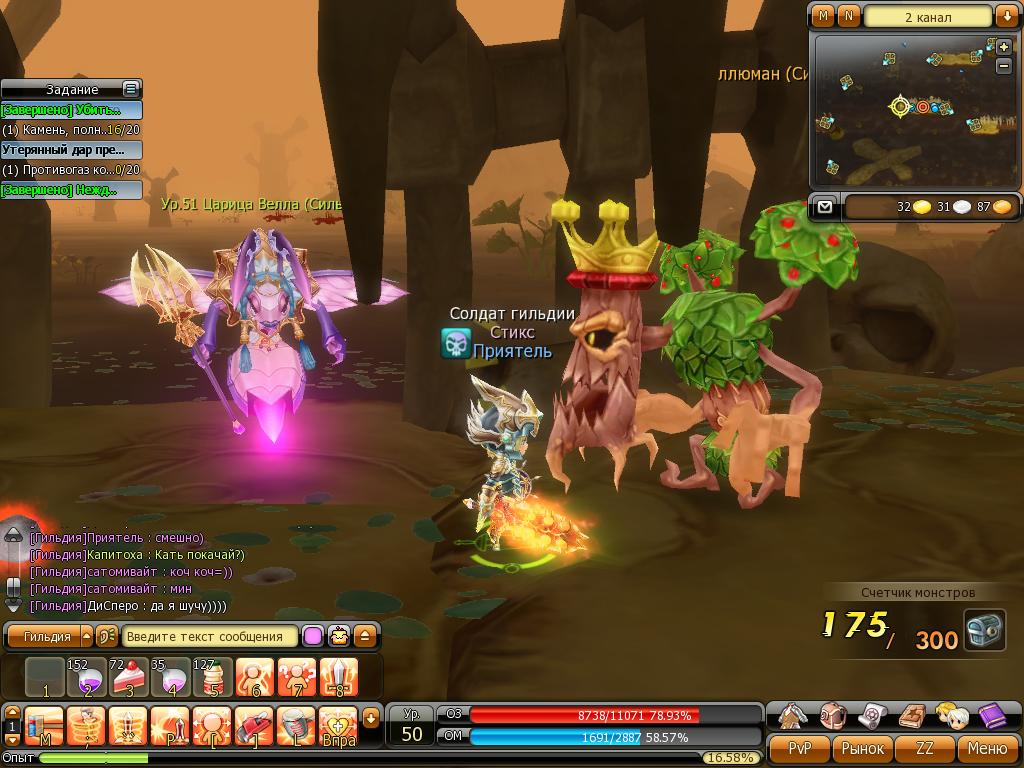Open the Рынок market
Viewport: 1024px width, 768px height.
(x=862, y=748)
